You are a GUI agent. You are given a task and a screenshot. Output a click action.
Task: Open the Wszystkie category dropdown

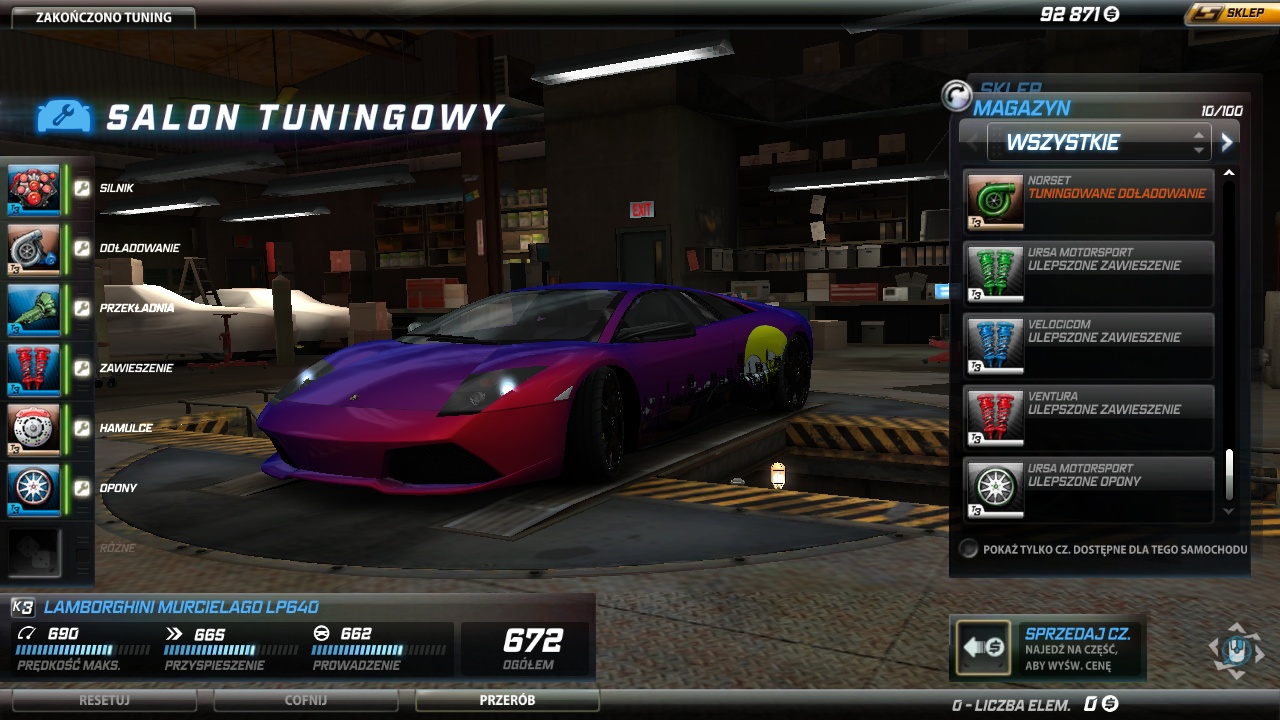click(1098, 142)
